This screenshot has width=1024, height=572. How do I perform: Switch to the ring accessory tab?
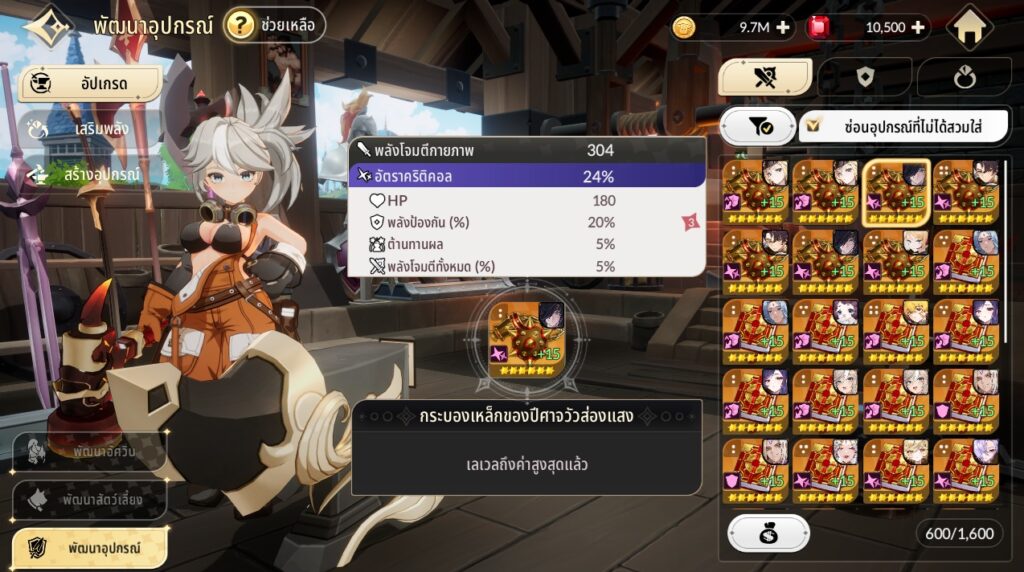(963, 78)
